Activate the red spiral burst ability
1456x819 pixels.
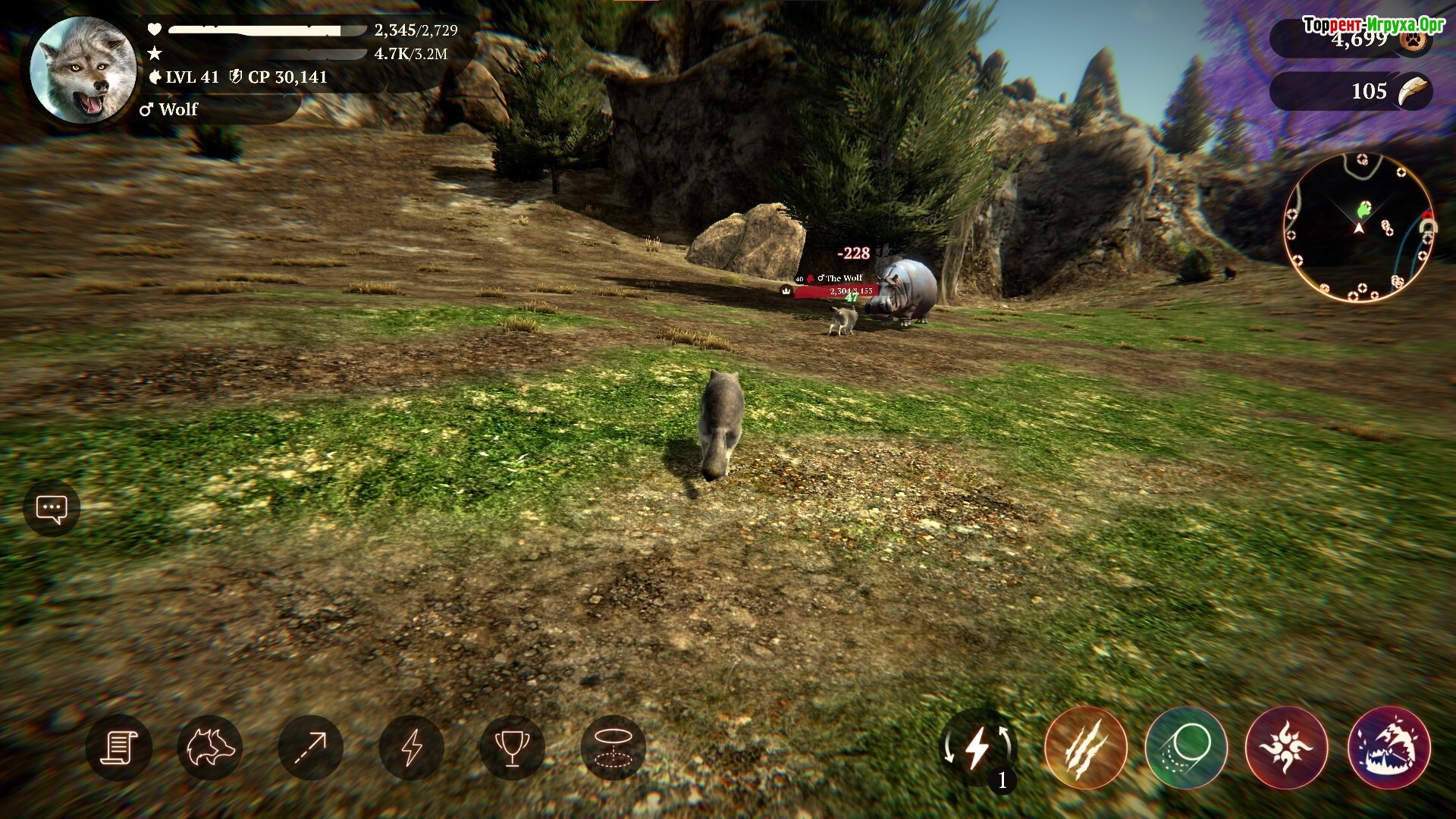tap(1287, 748)
